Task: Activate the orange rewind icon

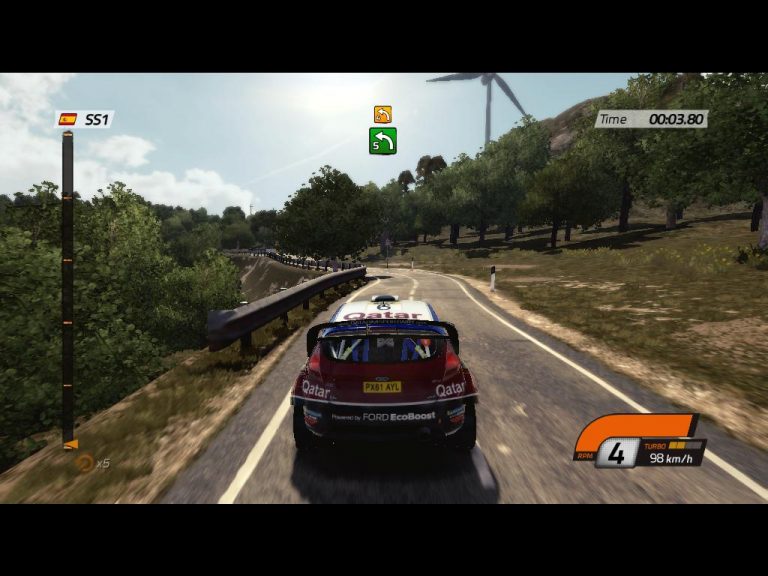Action: (85, 463)
